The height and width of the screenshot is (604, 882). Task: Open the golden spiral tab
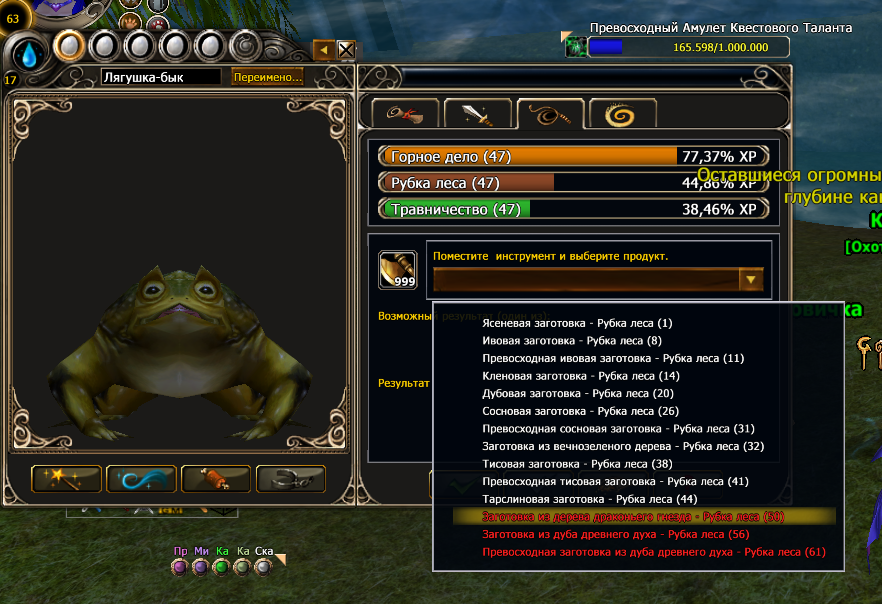click(x=623, y=115)
